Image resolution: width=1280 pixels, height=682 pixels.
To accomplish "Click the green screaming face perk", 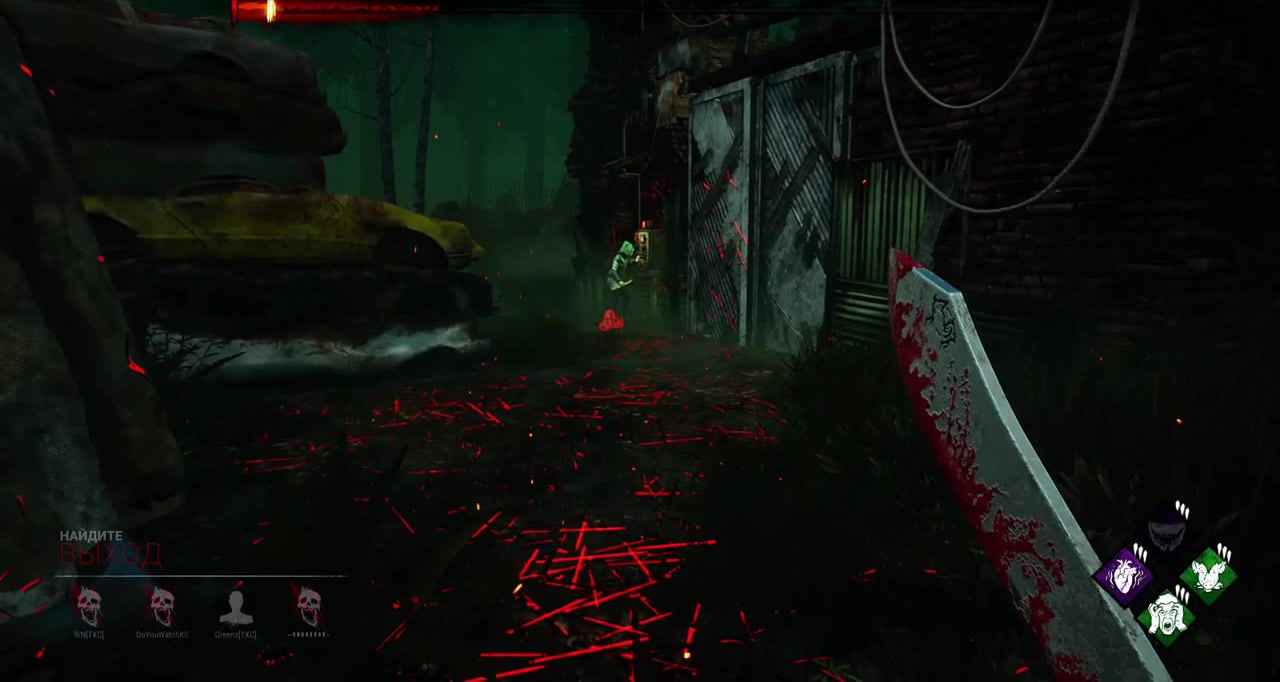I will [x=1166, y=612].
